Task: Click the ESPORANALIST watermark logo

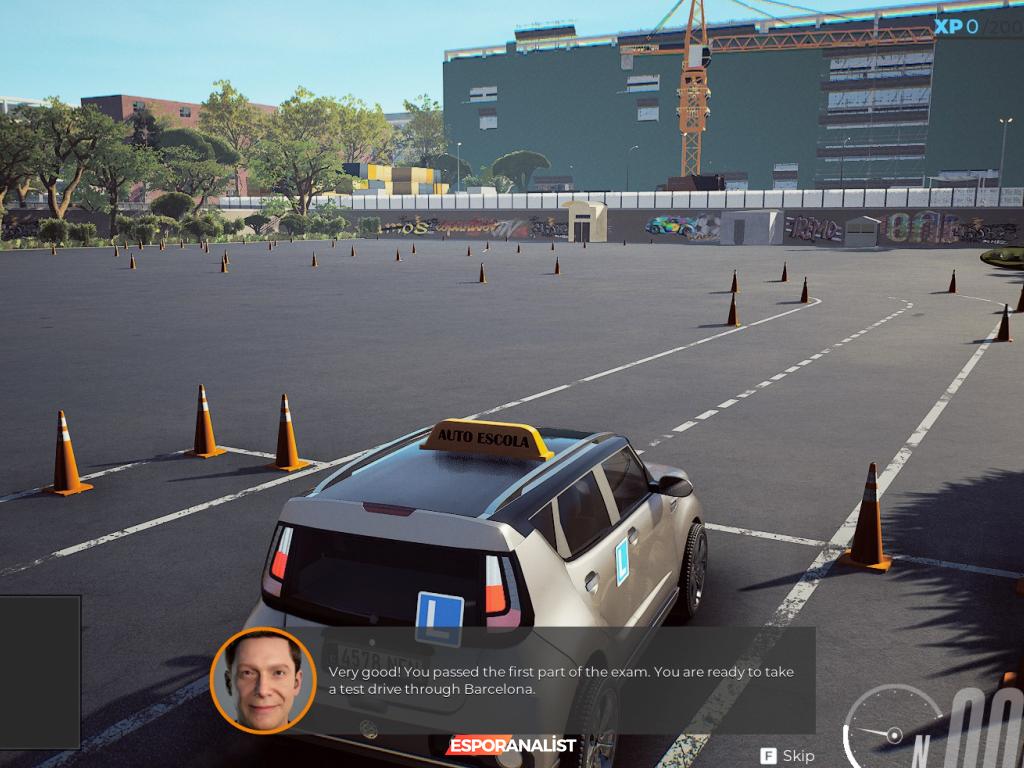Action: (512, 745)
